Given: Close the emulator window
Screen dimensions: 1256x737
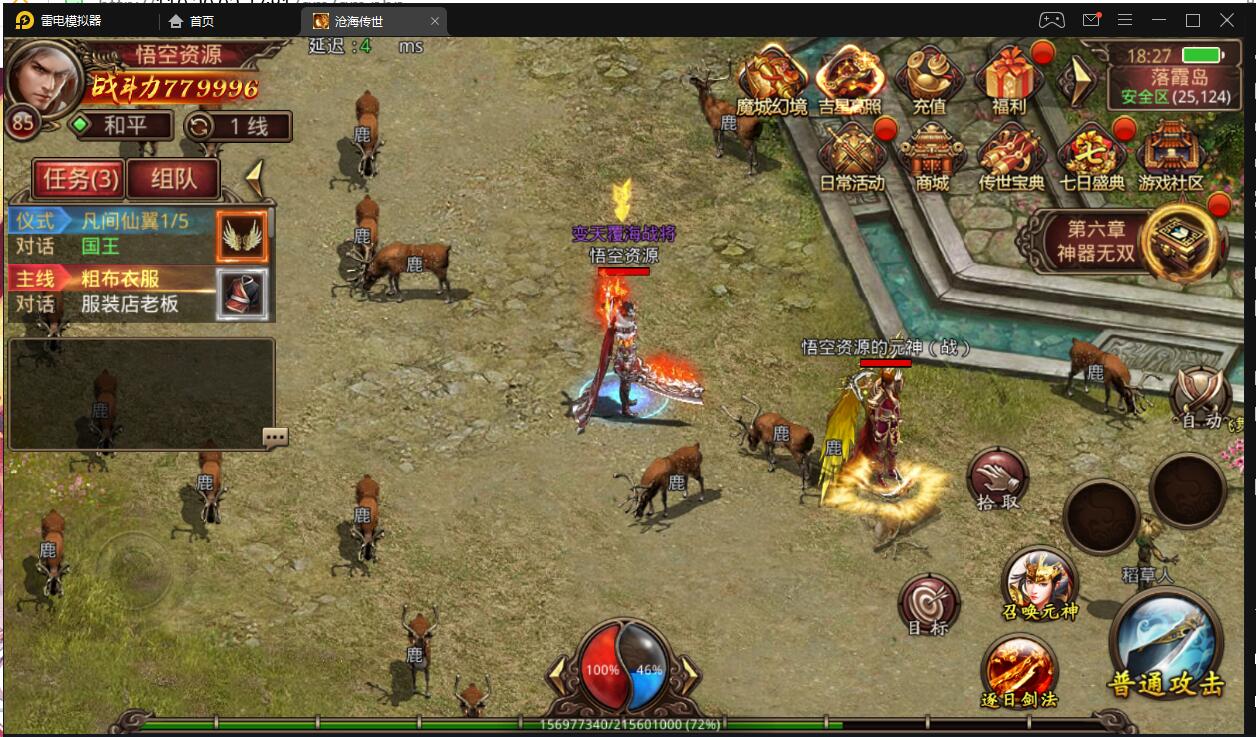Looking at the screenshot, I should coord(1227,20).
